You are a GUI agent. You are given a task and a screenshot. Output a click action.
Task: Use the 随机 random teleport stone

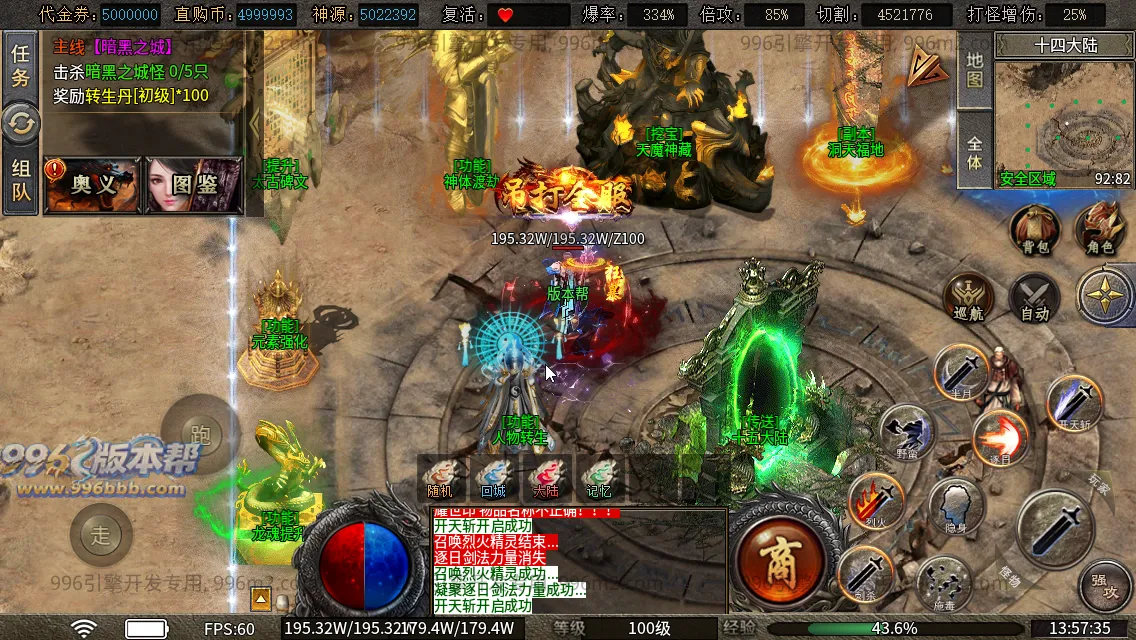[x=440, y=478]
